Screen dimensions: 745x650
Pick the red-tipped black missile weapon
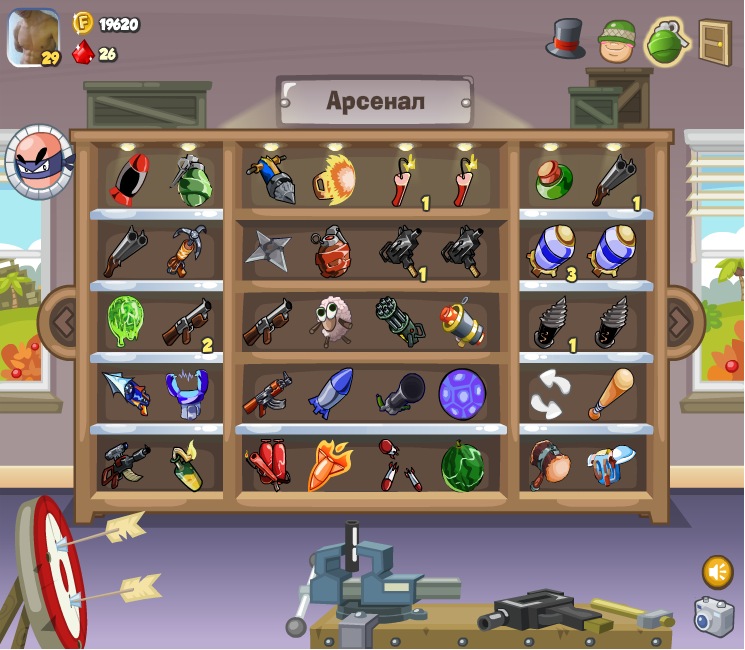(x=128, y=180)
